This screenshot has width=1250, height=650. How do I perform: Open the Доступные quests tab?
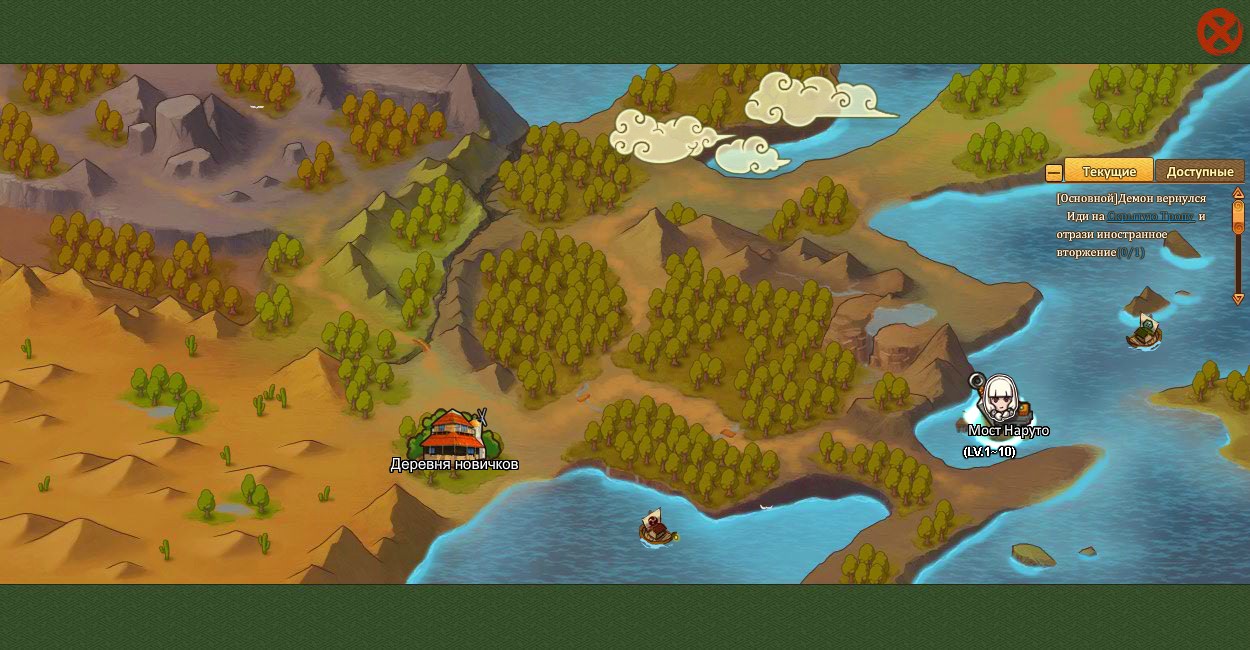click(x=1199, y=171)
